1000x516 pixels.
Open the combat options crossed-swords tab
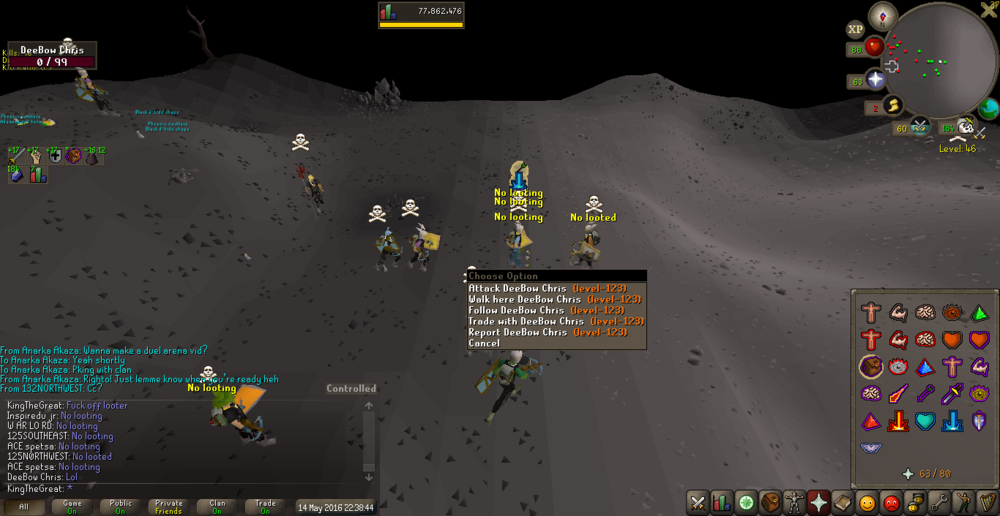tap(697, 502)
